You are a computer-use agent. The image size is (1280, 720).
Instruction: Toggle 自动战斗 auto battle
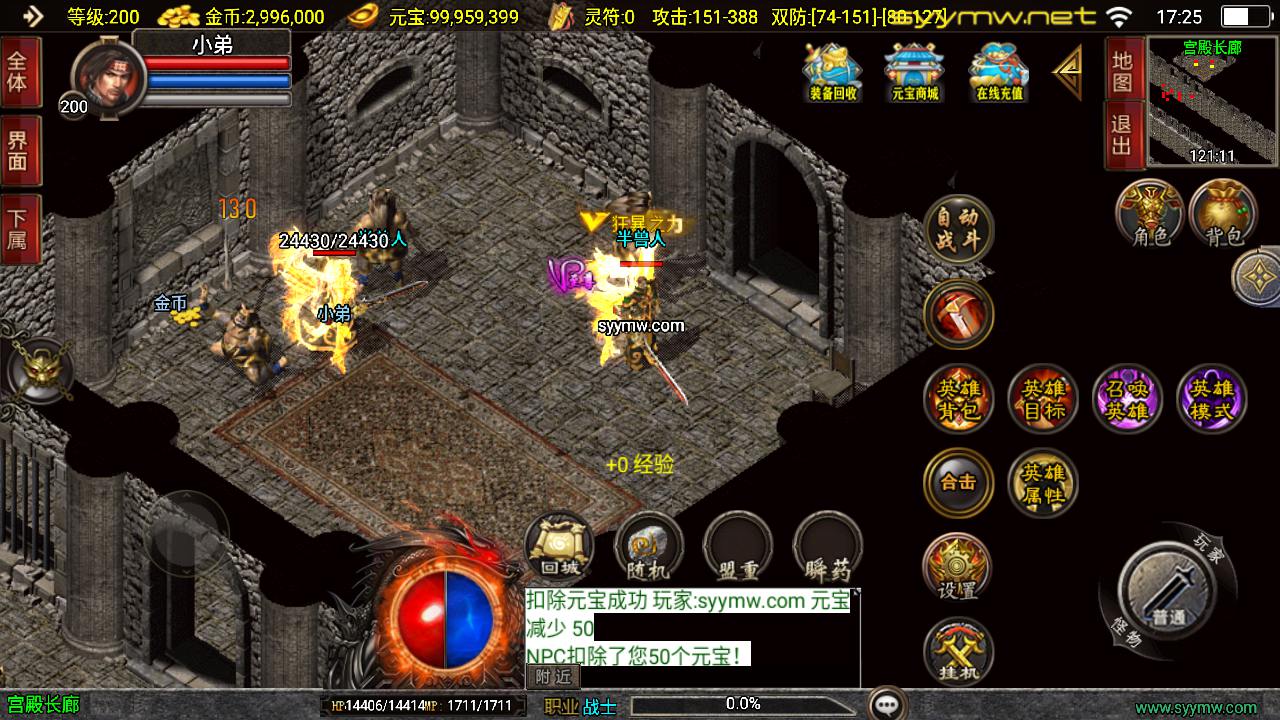click(x=958, y=230)
